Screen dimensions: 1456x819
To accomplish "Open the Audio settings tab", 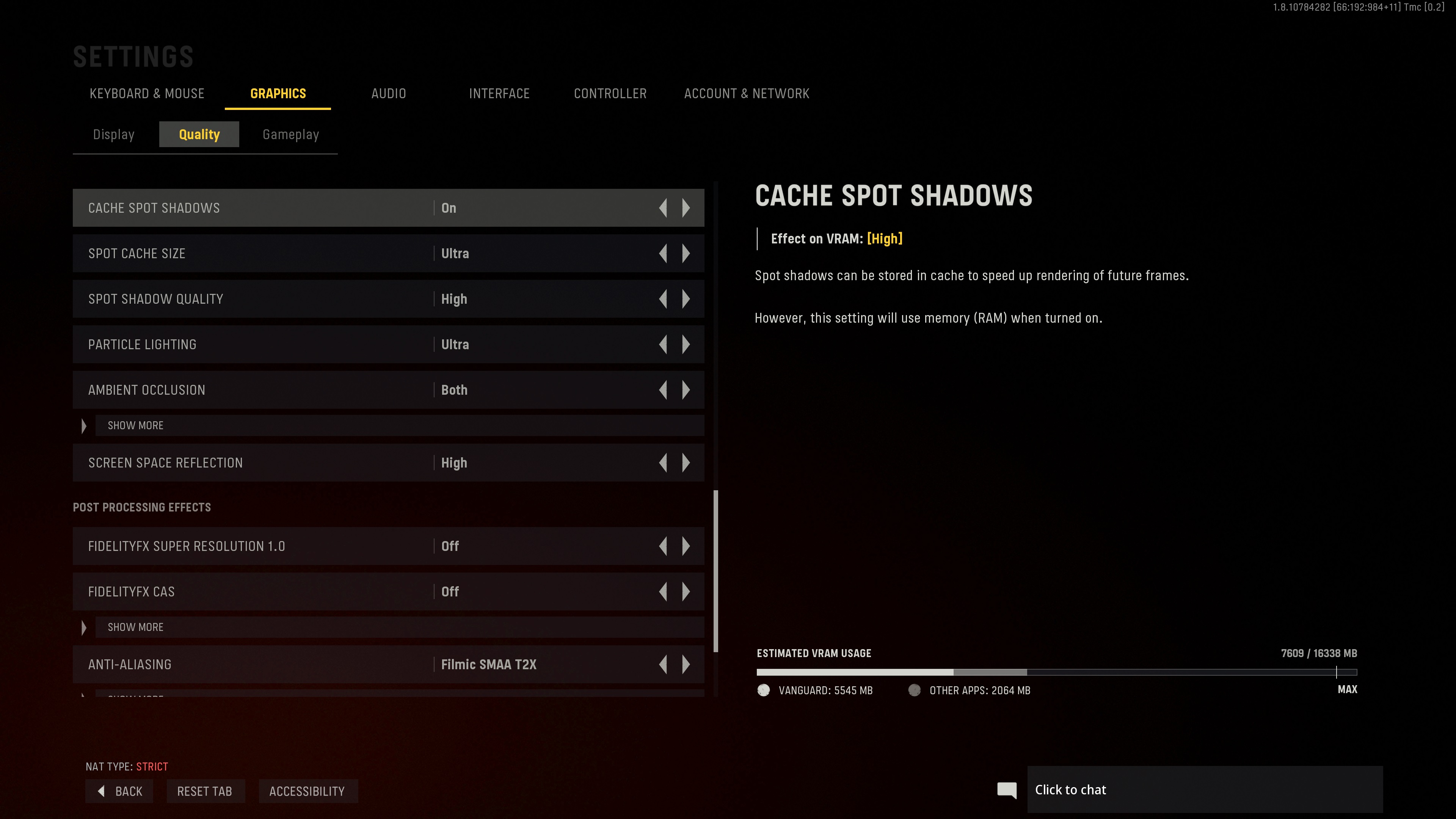I will (x=388, y=94).
